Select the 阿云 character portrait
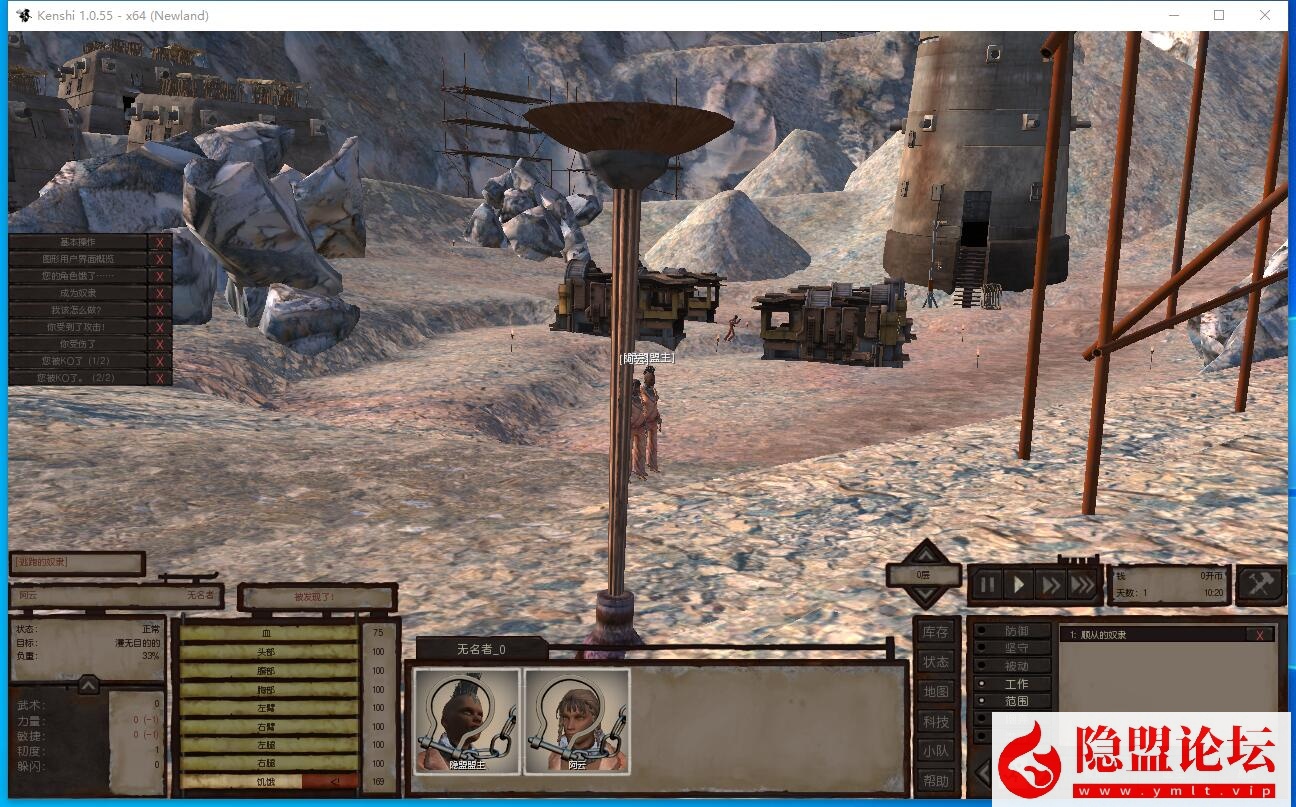 (577, 721)
